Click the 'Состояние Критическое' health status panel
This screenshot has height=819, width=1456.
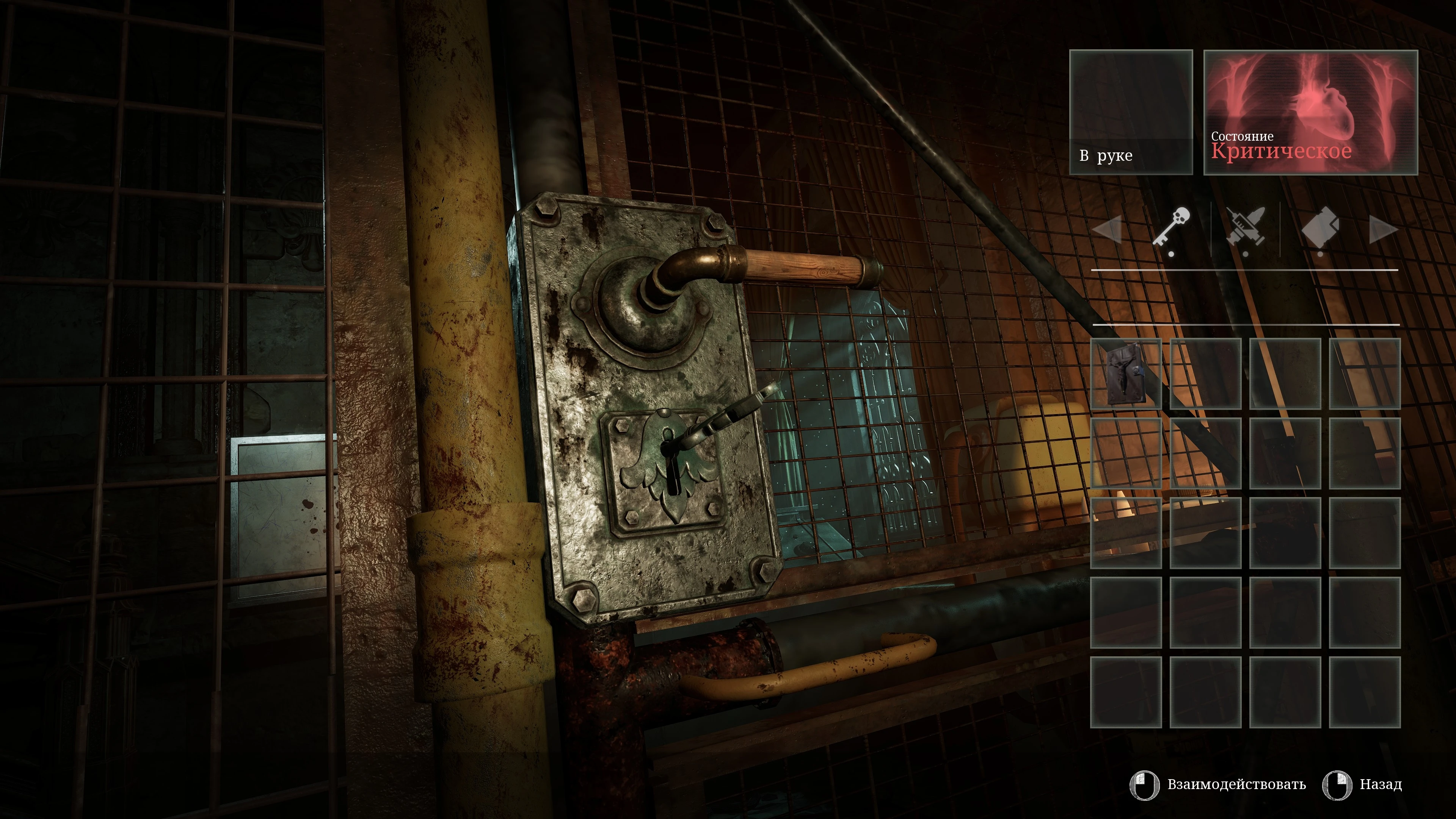[1310, 113]
